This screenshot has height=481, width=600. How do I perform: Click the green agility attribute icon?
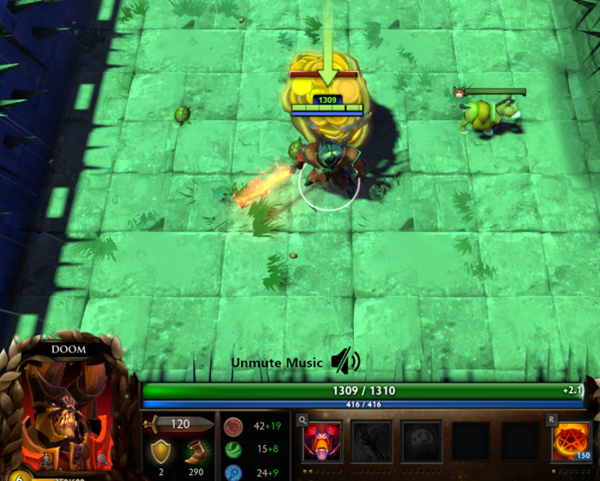pyautogui.click(x=233, y=448)
